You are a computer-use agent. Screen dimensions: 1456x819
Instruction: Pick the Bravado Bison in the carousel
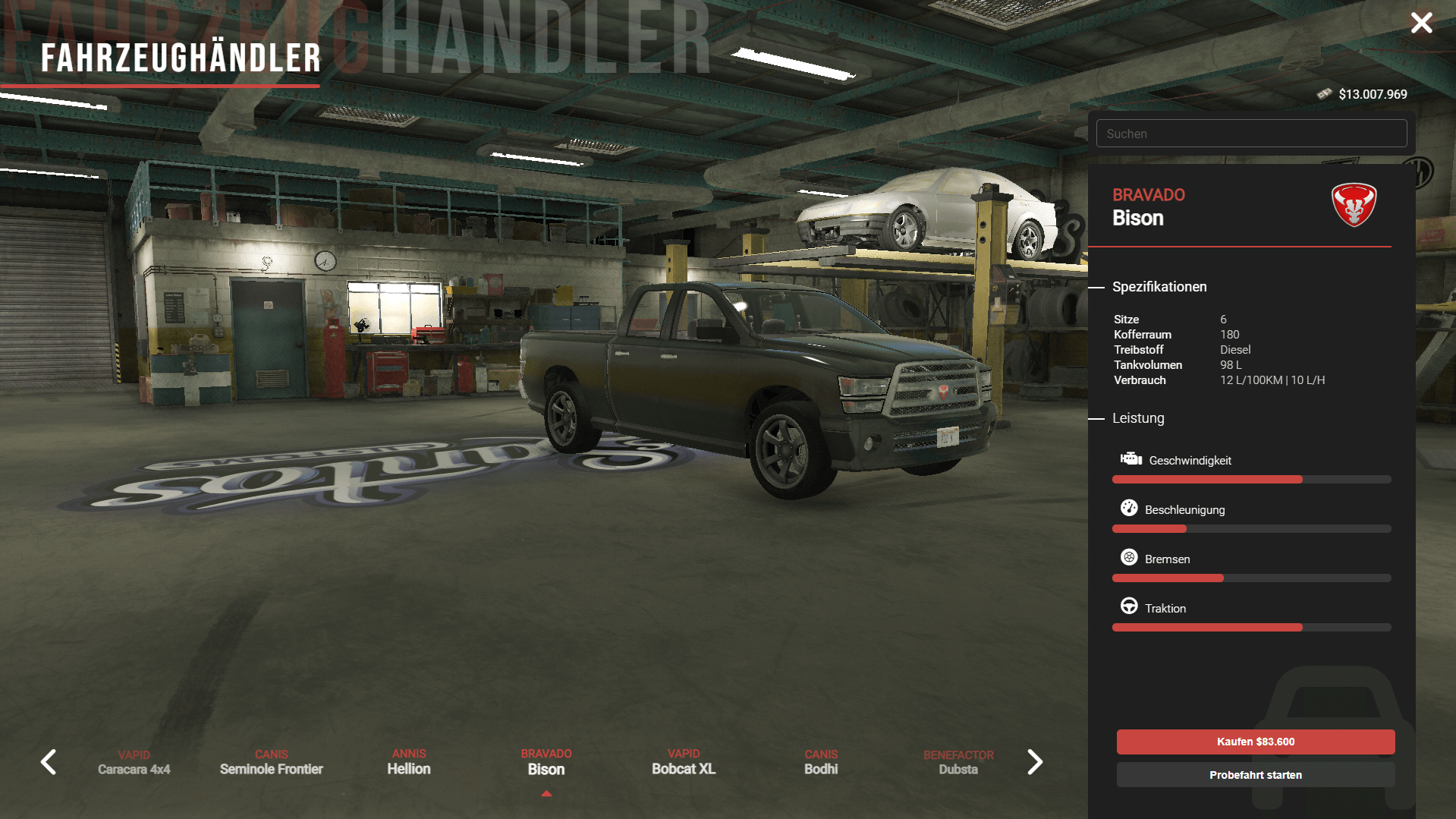(x=546, y=762)
